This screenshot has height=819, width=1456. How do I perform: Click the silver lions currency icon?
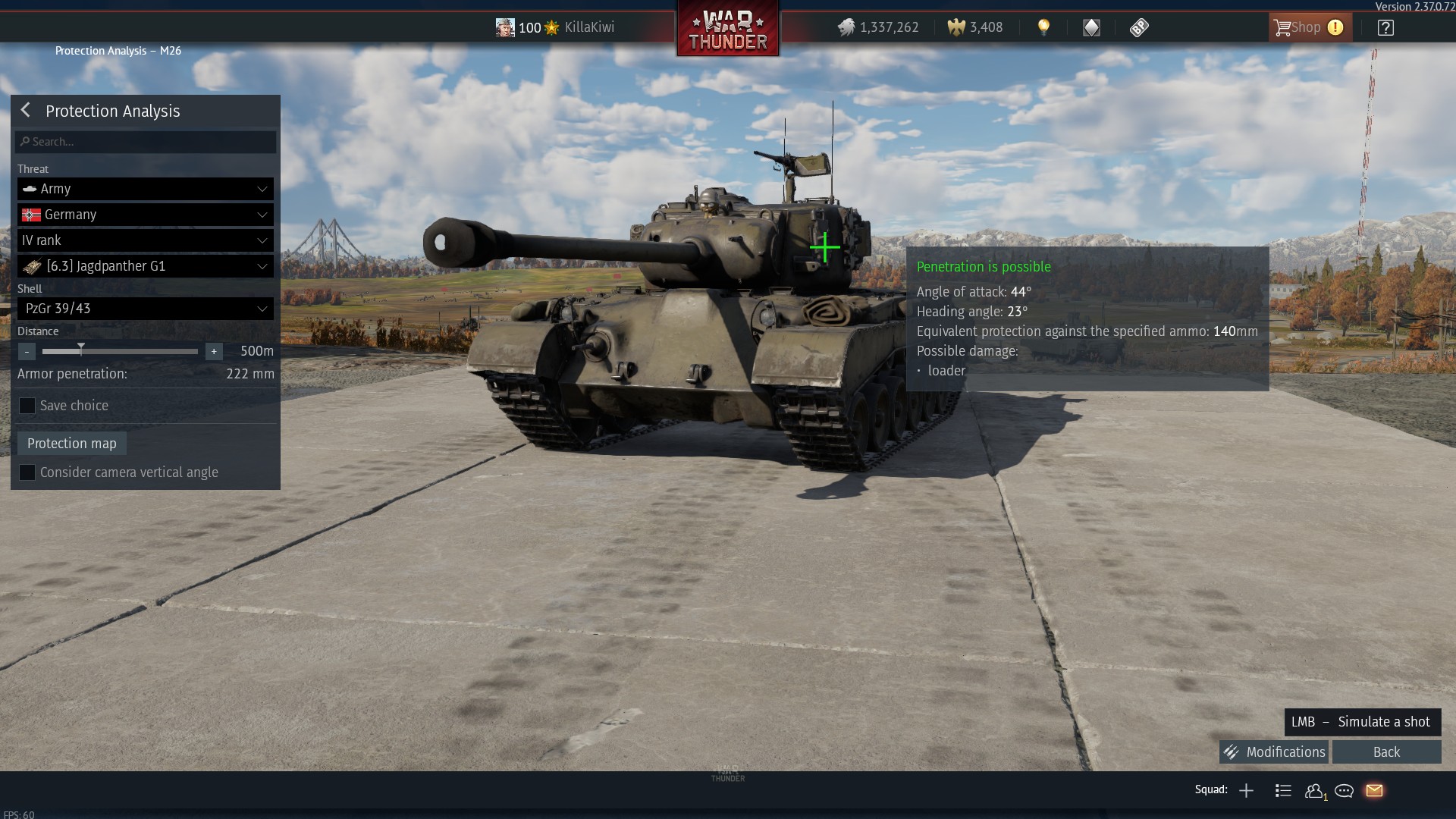[x=847, y=27]
